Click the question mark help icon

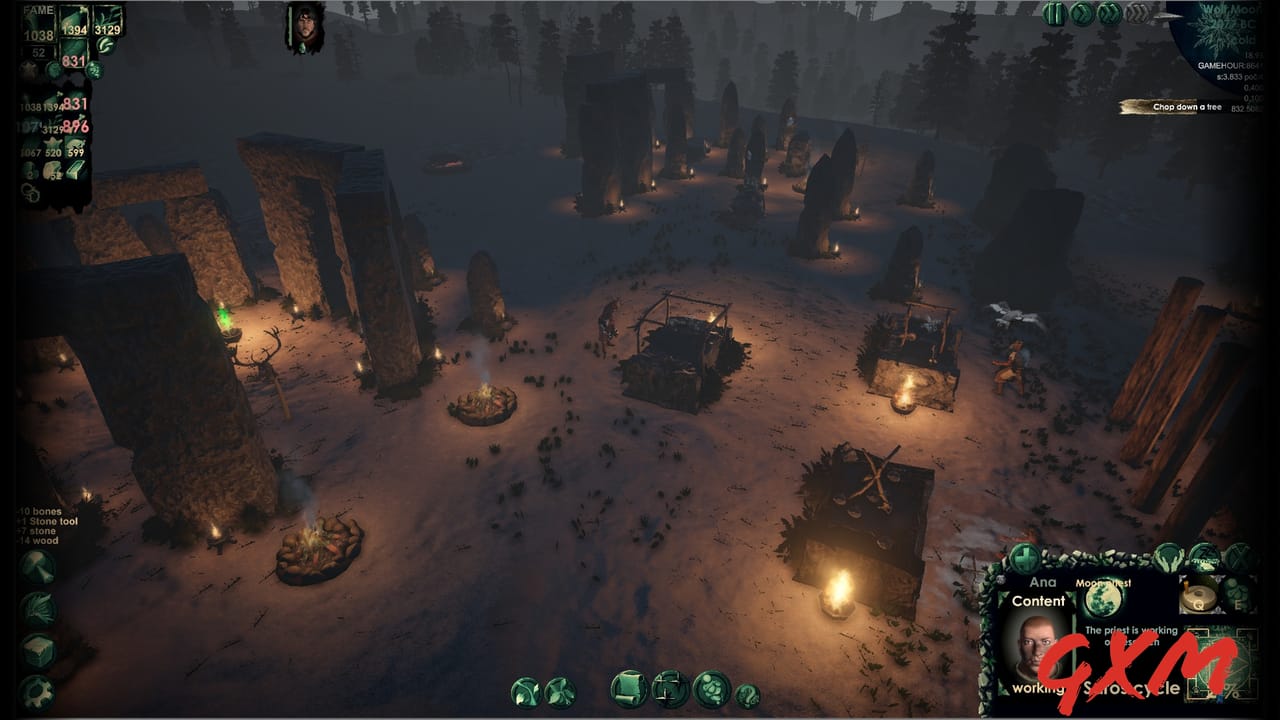pyautogui.click(x=747, y=695)
